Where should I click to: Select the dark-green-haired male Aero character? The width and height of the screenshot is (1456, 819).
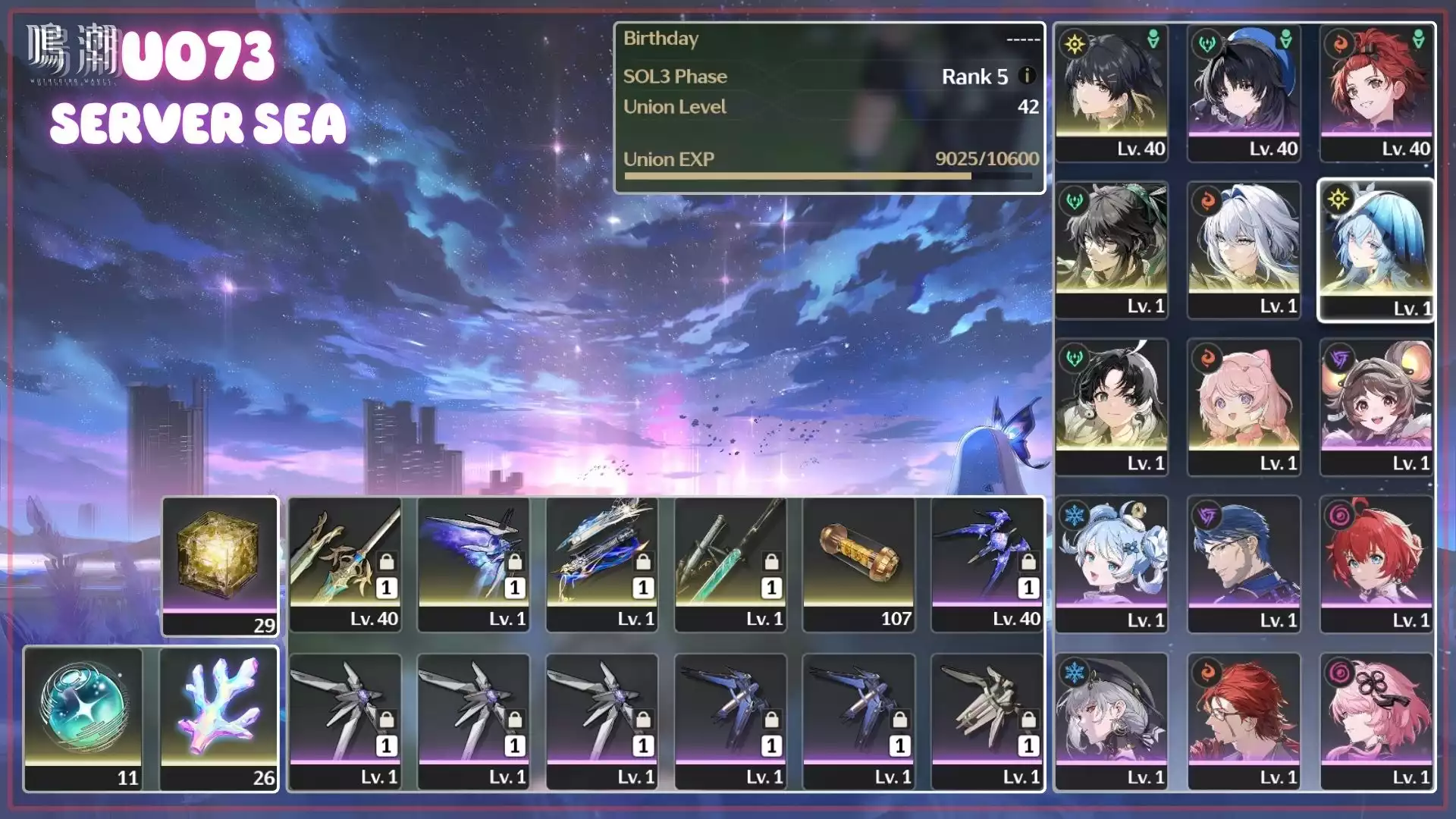[1111, 250]
